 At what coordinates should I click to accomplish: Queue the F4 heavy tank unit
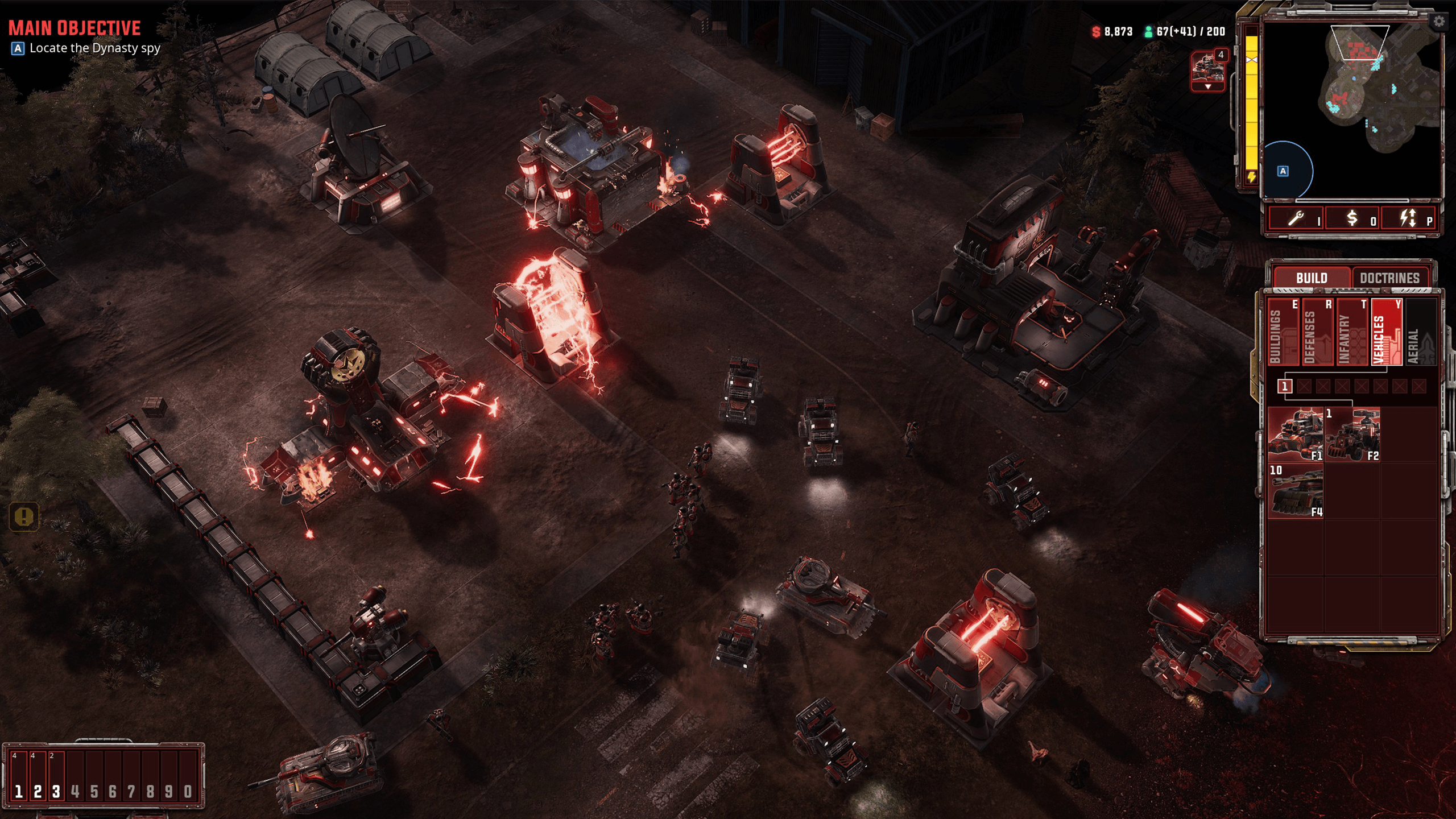click(x=1296, y=491)
